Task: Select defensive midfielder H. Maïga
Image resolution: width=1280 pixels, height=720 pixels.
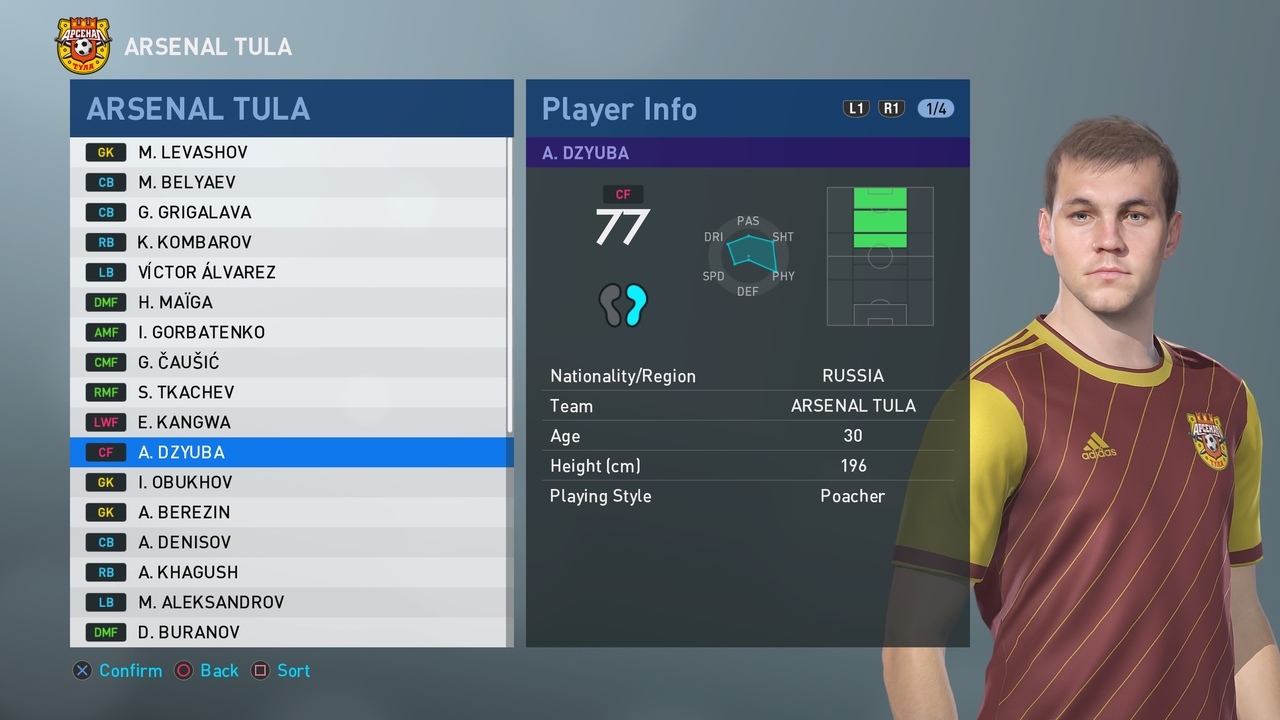Action: (290, 302)
